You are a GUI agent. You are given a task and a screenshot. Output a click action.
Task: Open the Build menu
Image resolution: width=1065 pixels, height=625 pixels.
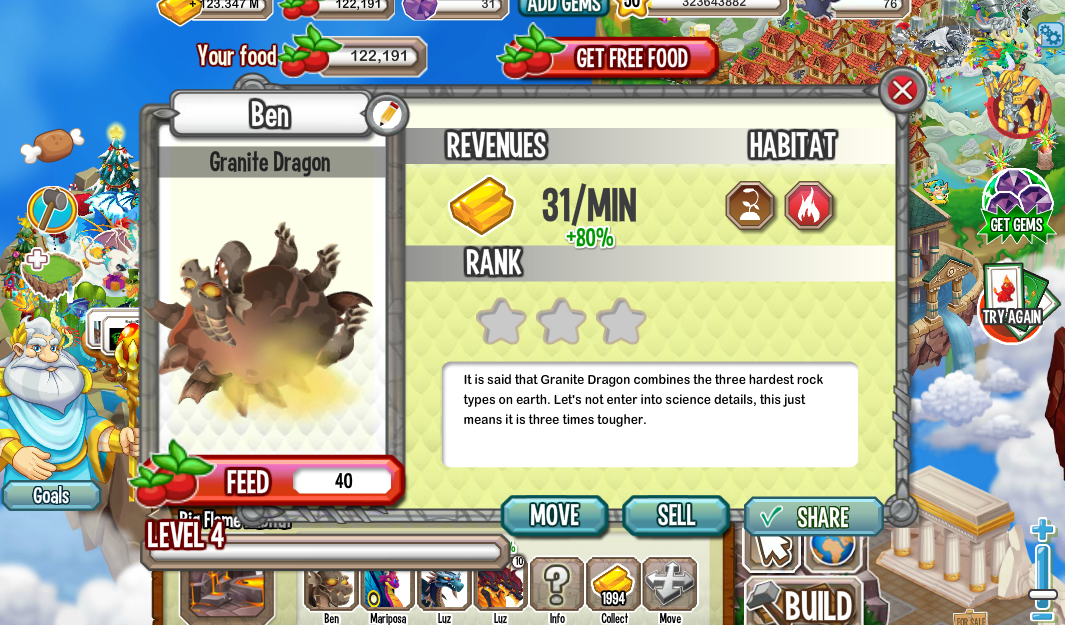click(x=805, y=603)
